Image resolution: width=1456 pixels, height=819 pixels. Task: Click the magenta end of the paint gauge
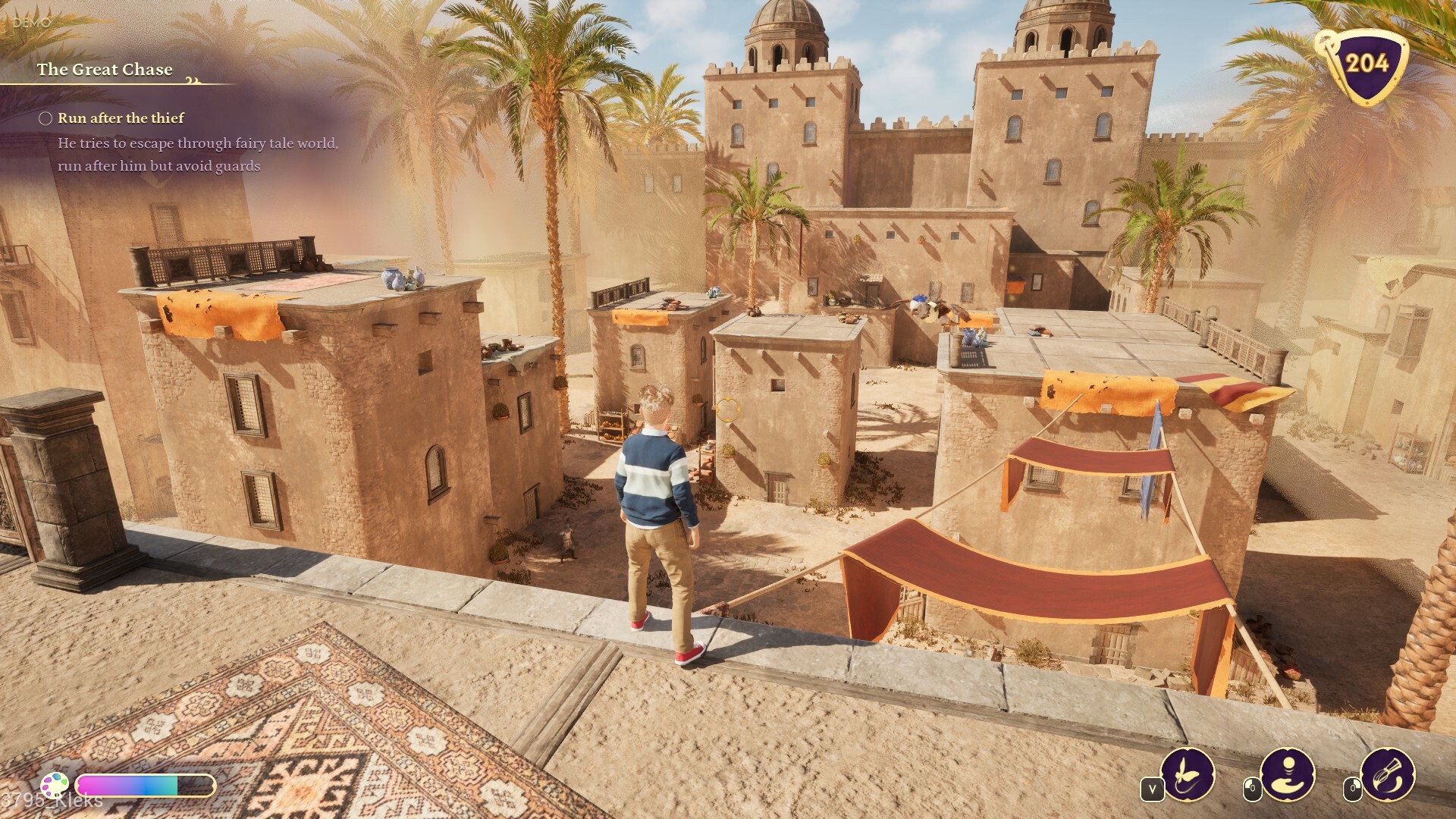click(x=86, y=786)
